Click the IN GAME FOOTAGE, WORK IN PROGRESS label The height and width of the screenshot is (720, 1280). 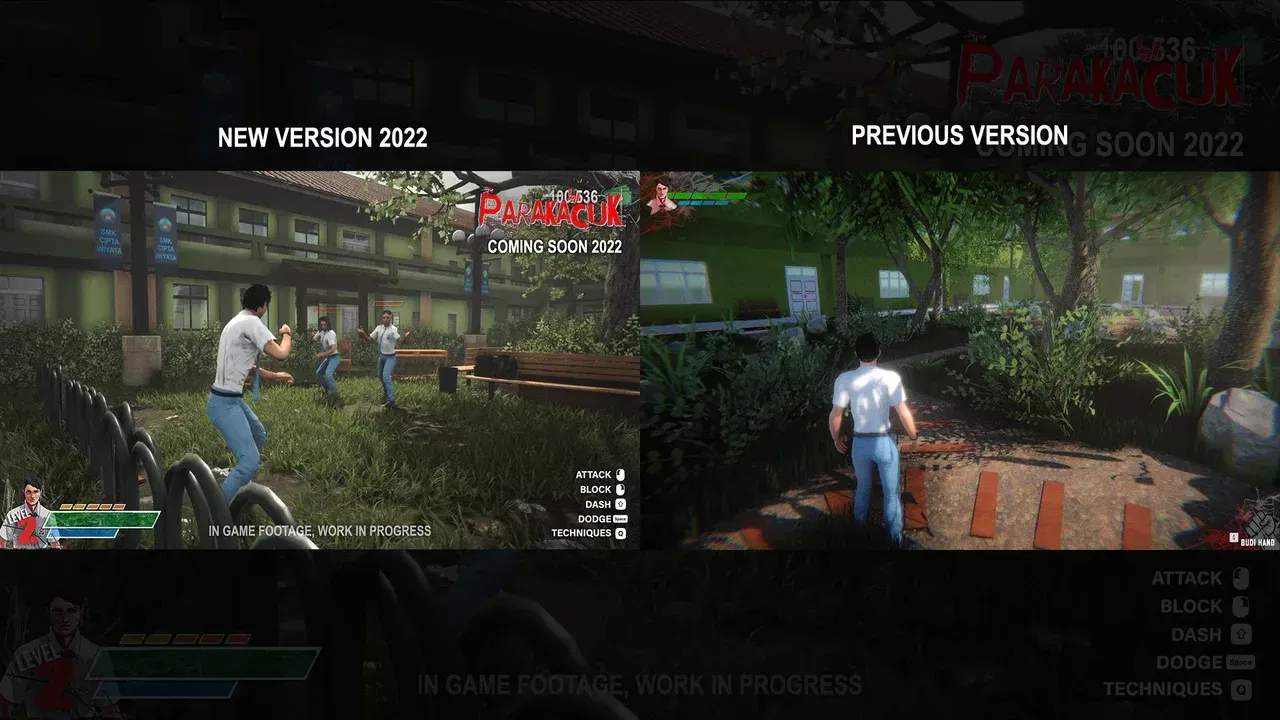pyautogui.click(x=320, y=532)
